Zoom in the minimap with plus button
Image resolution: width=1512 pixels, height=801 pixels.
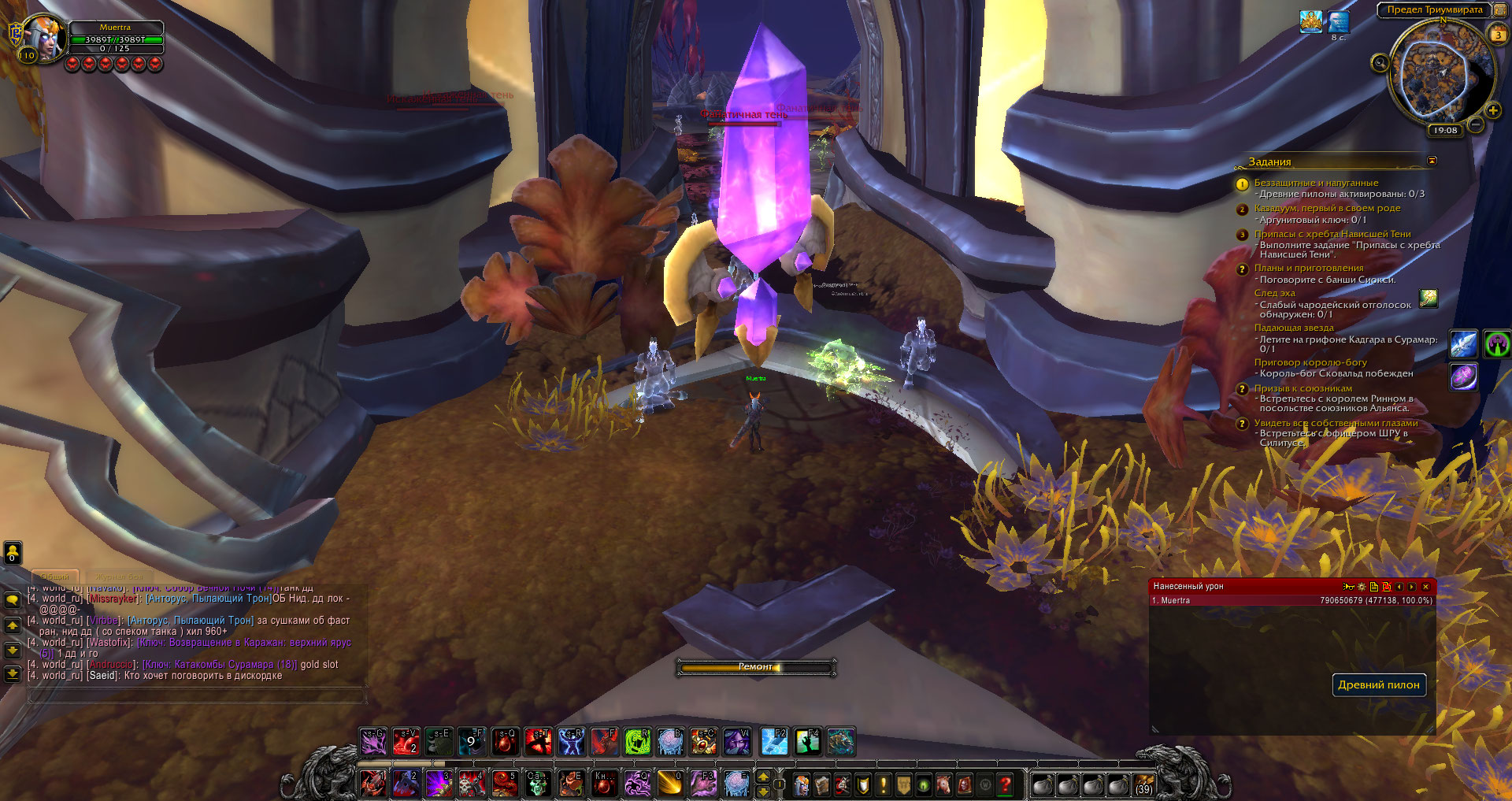(x=1492, y=110)
